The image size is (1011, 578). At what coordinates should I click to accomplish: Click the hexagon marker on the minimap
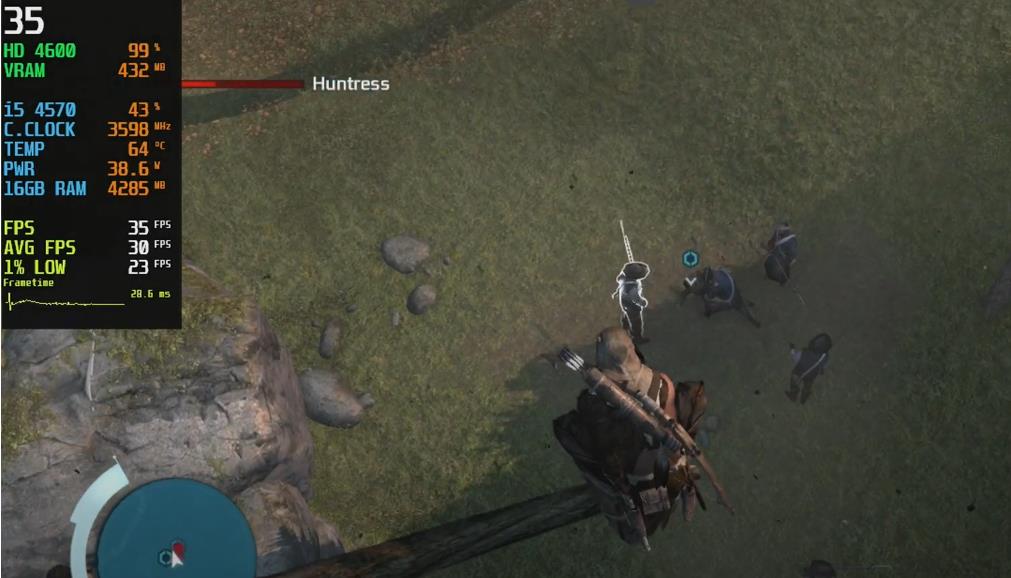166,556
